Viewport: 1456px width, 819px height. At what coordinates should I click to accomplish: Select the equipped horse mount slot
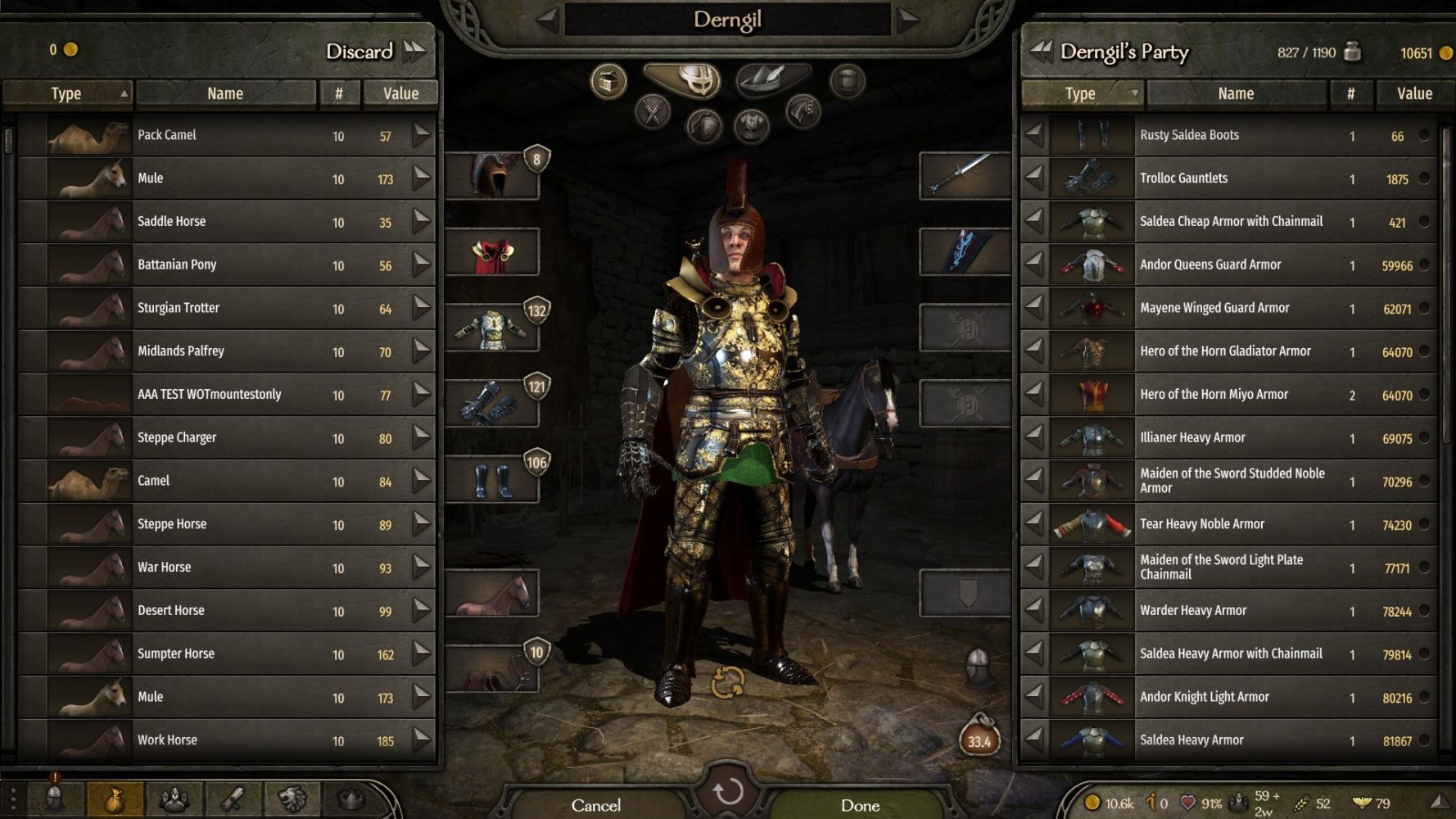[492, 594]
